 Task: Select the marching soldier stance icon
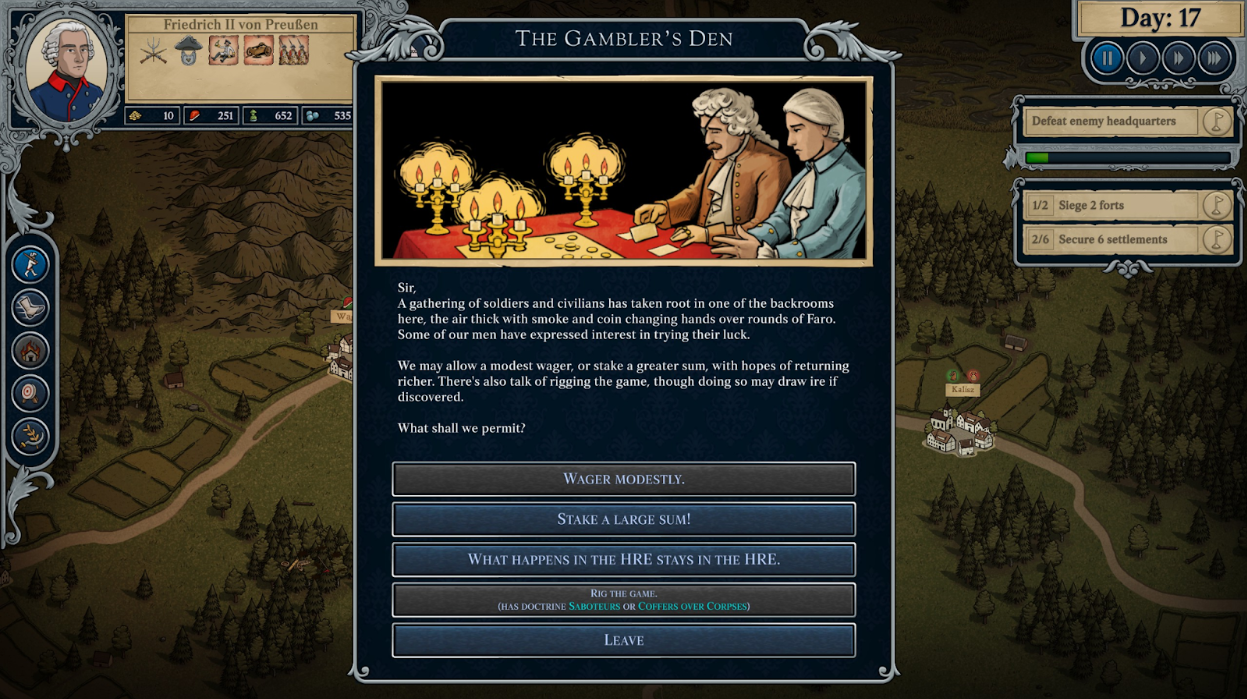point(31,265)
